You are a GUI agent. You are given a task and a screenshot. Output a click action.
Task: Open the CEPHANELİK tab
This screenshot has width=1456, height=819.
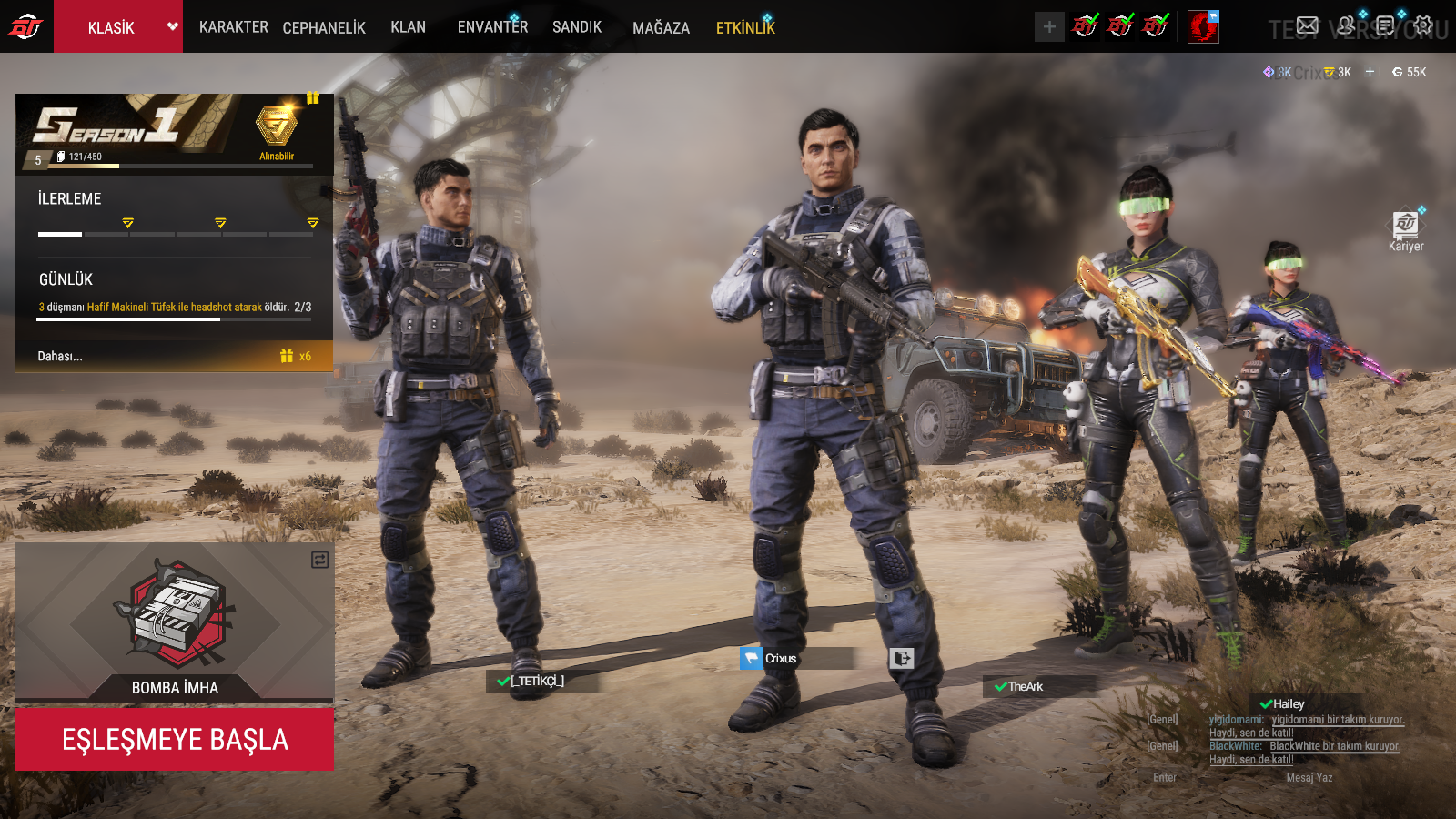(x=324, y=28)
